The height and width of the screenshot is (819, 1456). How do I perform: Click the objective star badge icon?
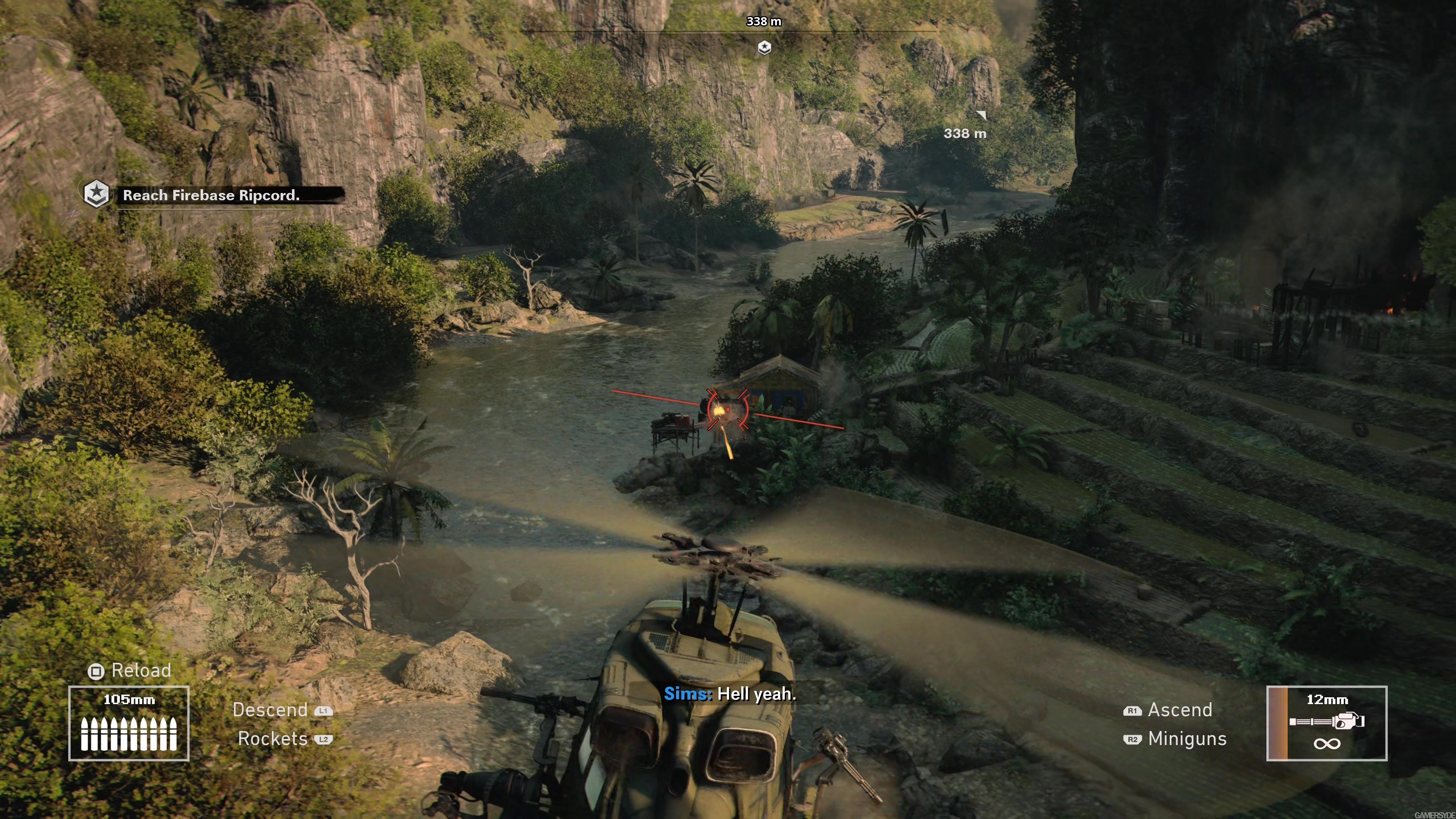pos(96,194)
